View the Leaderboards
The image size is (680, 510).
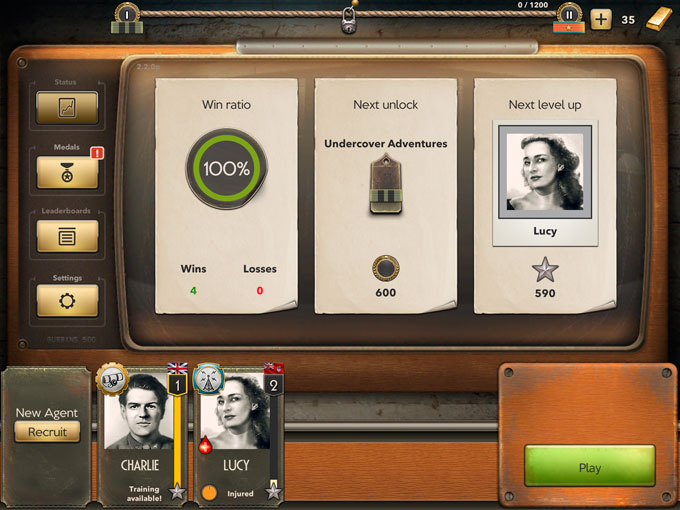(x=67, y=237)
